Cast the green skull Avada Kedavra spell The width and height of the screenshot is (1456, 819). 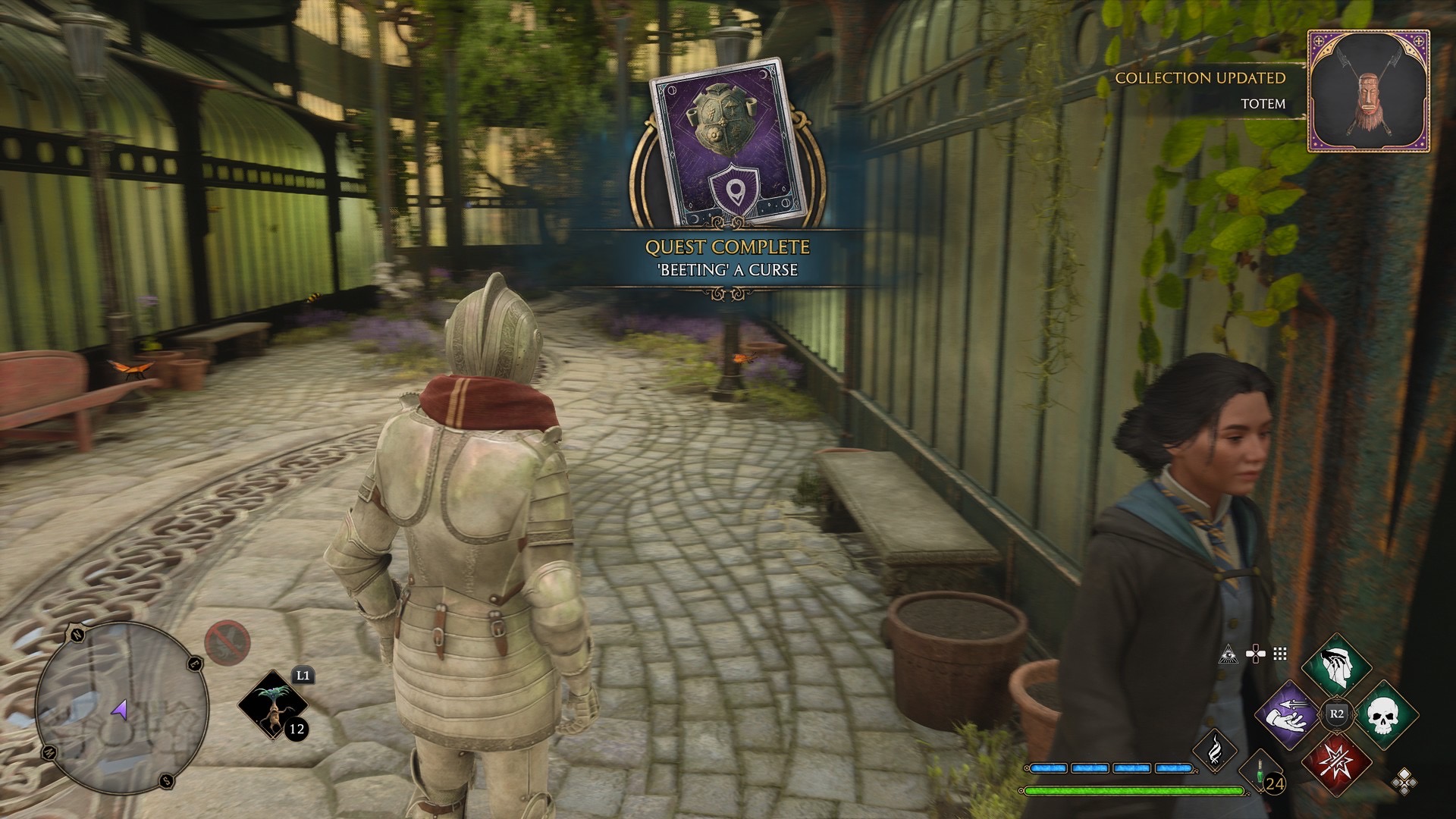(x=1382, y=714)
